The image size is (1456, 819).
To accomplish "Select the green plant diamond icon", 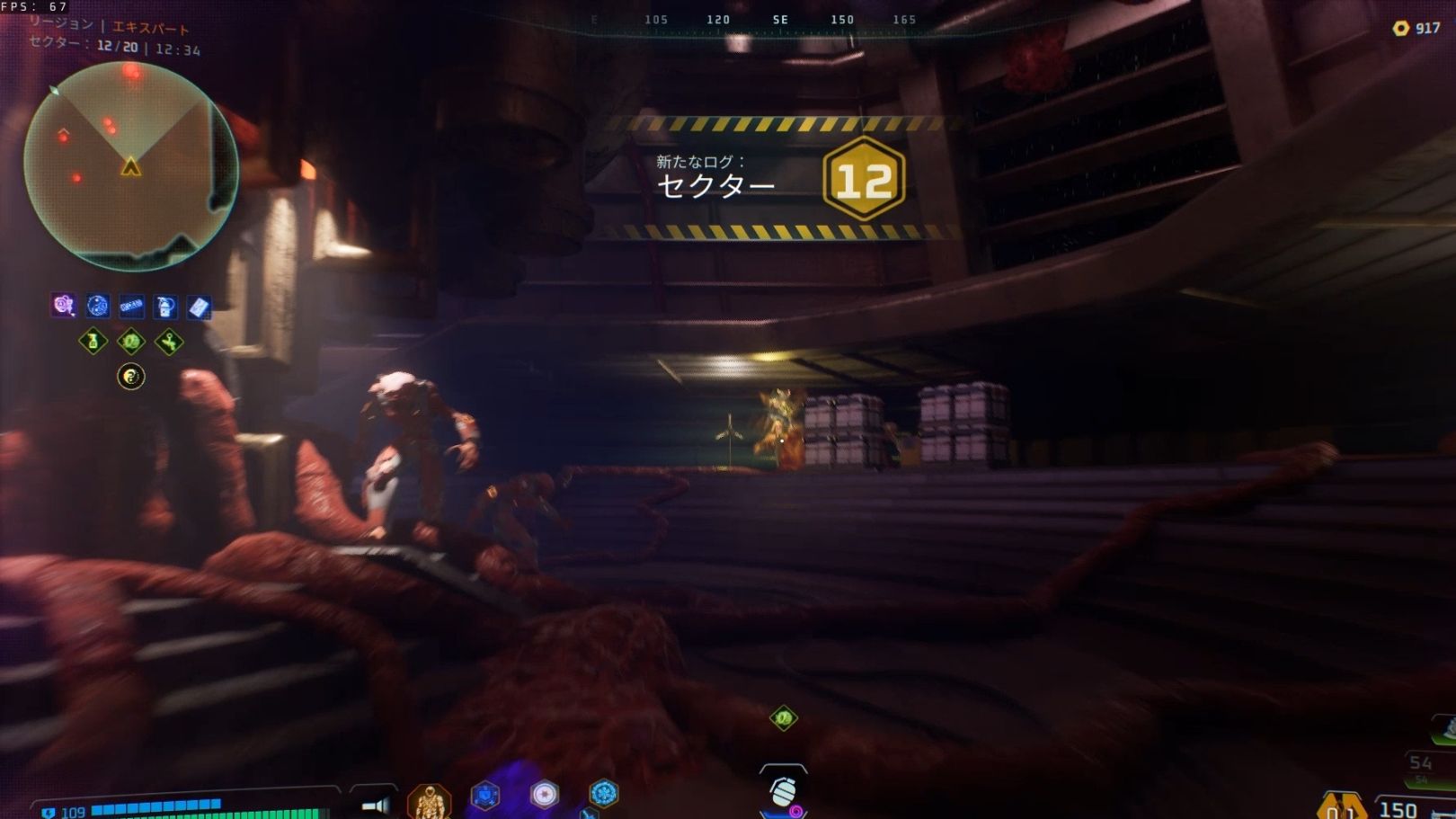I will click(x=169, y=342).
